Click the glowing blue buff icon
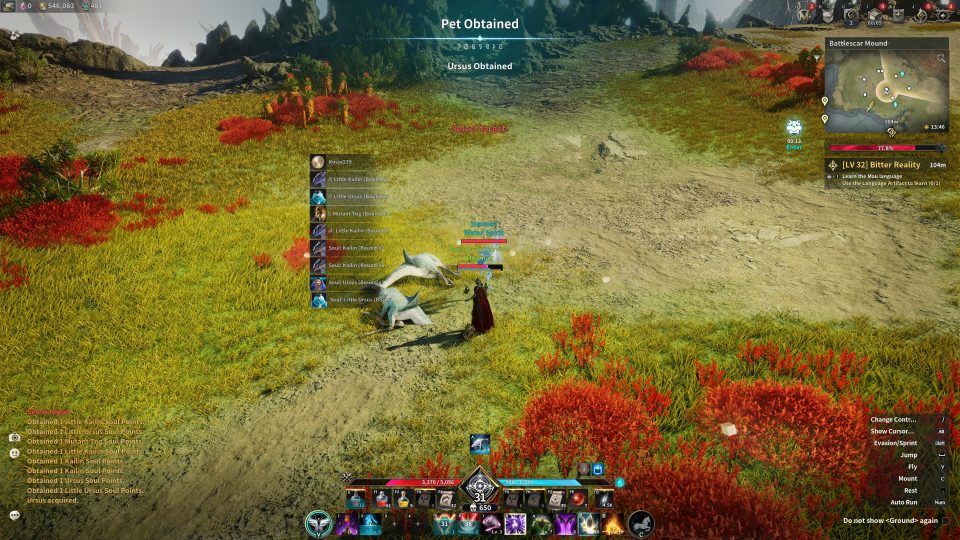960x540 pixels. click(x=599, y=468)
